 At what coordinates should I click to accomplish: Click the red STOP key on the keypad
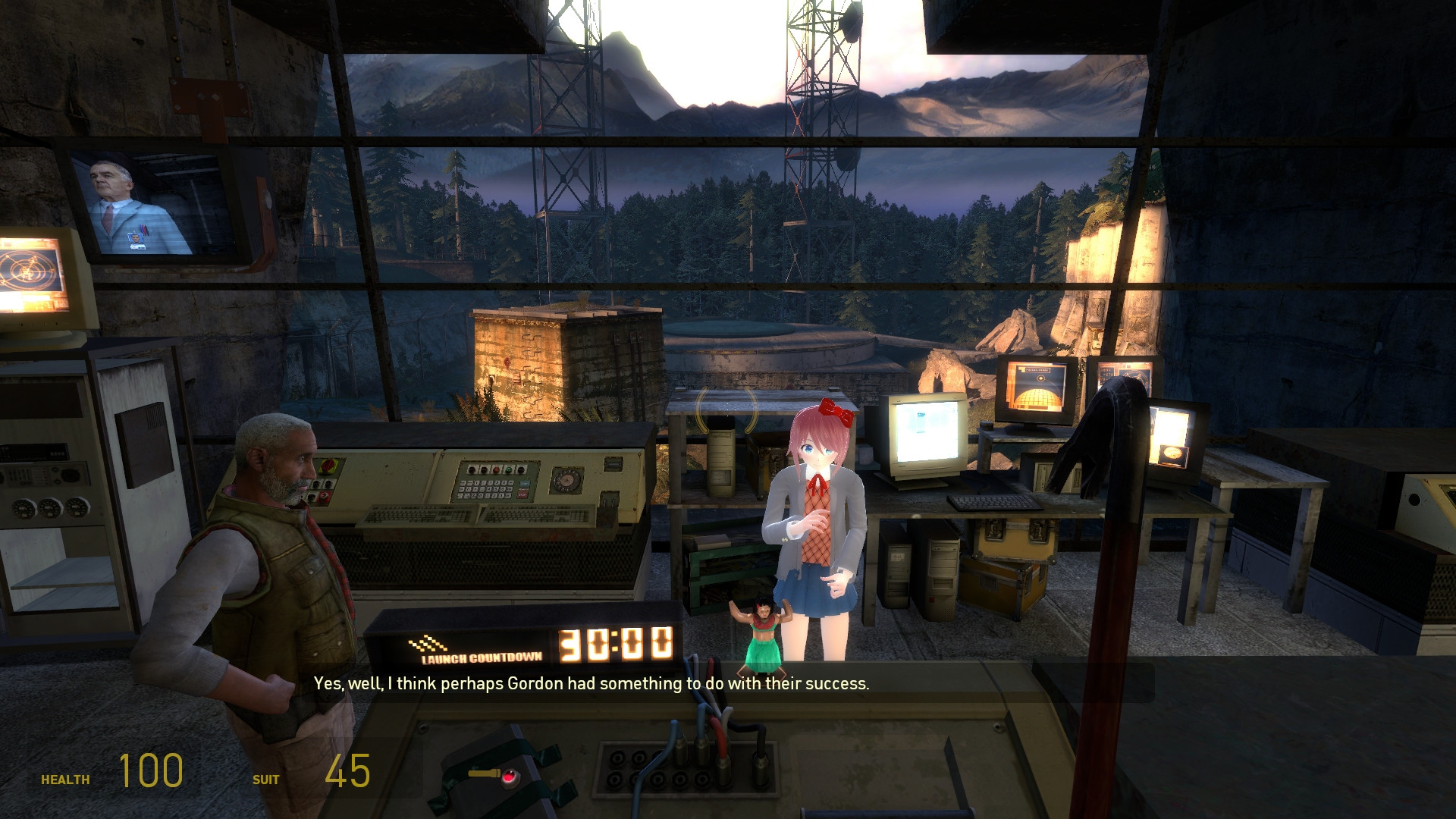click(522, 494)
